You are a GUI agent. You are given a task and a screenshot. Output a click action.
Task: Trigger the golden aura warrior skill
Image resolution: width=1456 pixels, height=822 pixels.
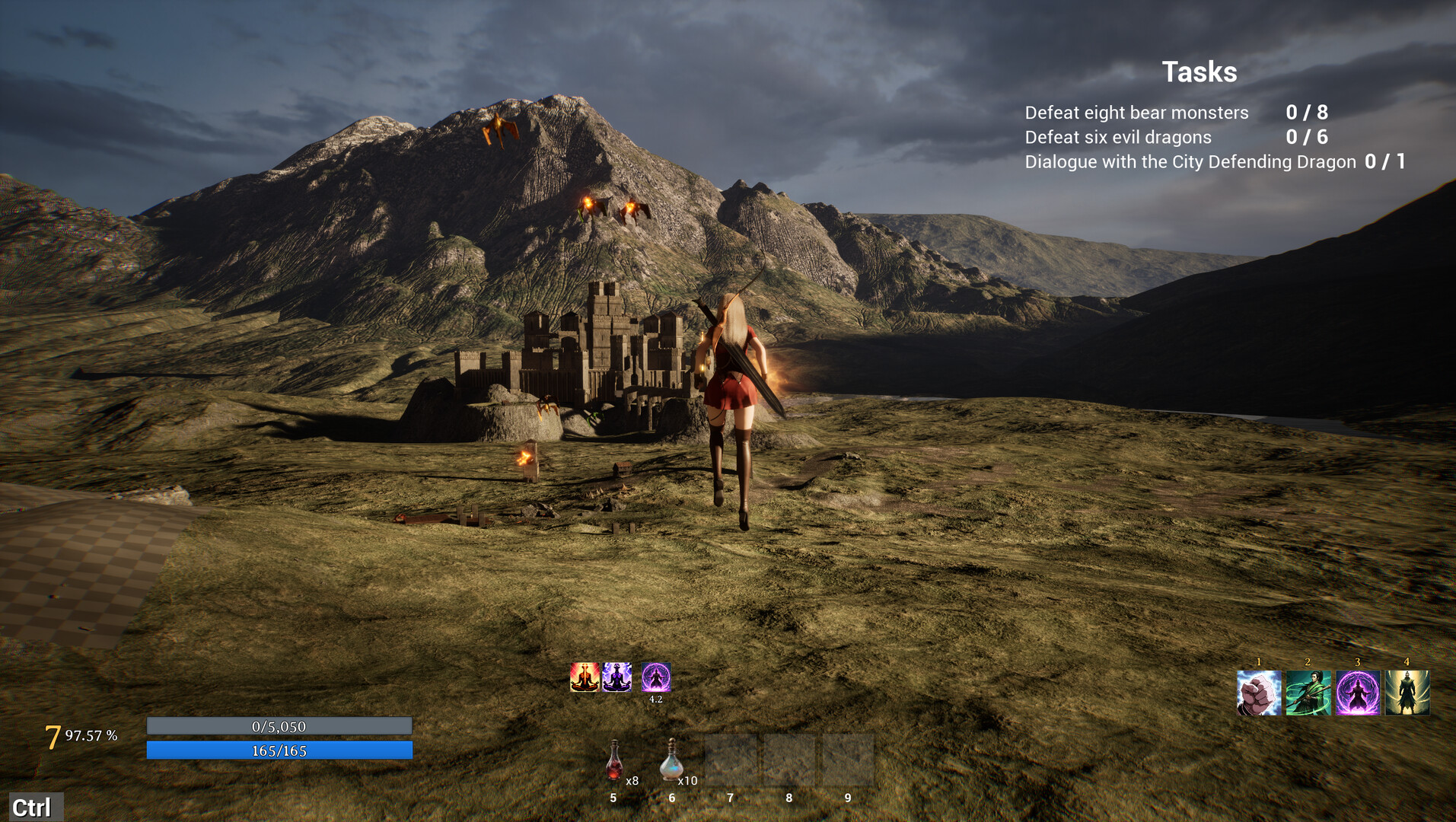[x=1407, y=693]
